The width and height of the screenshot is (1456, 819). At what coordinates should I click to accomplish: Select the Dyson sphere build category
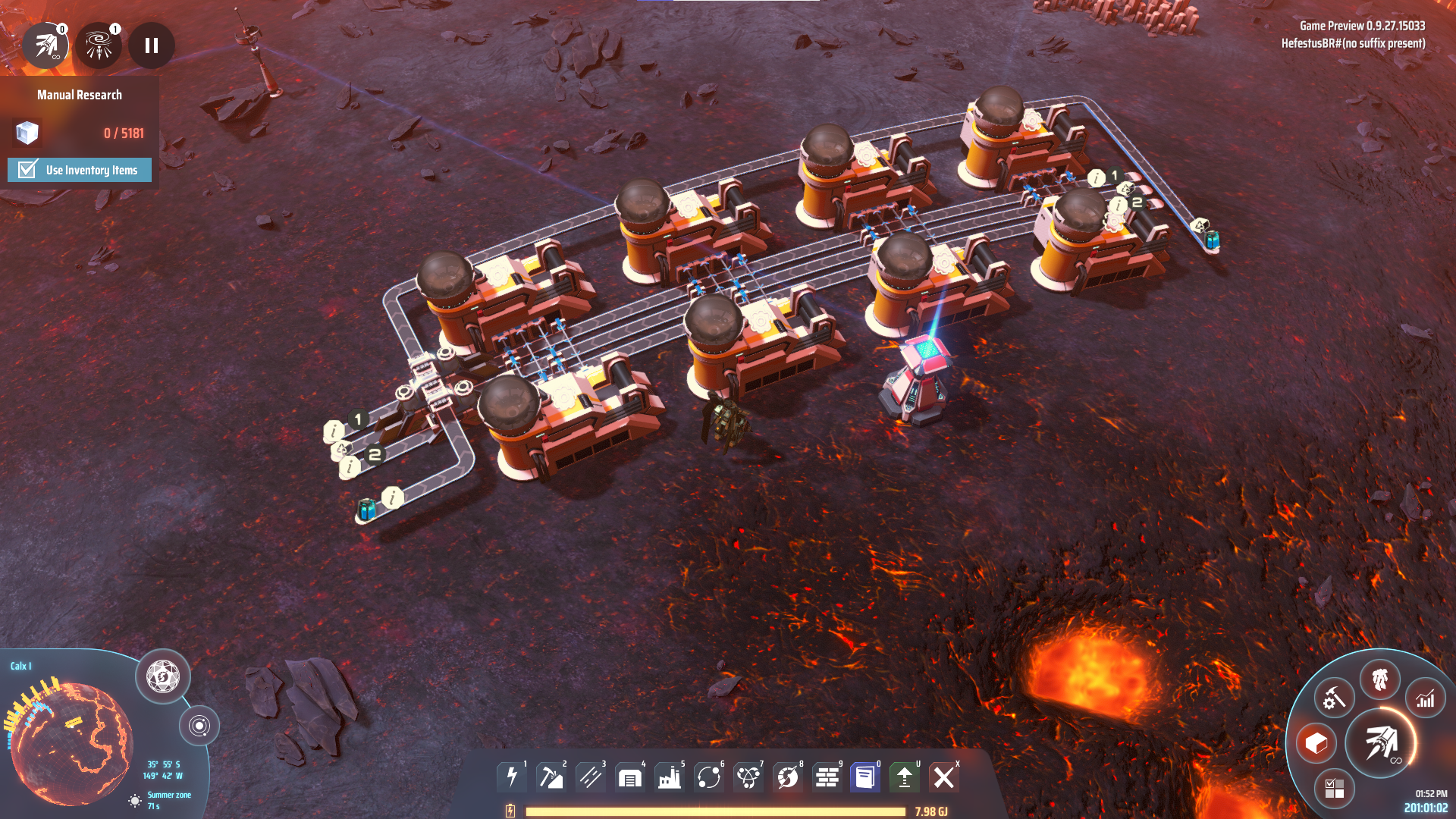pos(788,777)
